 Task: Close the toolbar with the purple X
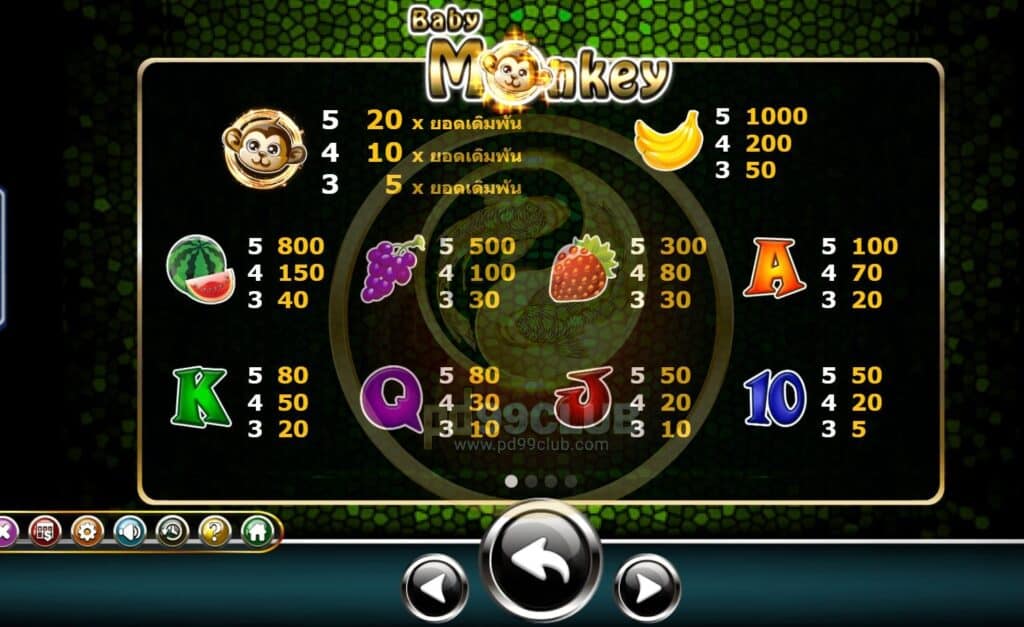click(5, 531)
